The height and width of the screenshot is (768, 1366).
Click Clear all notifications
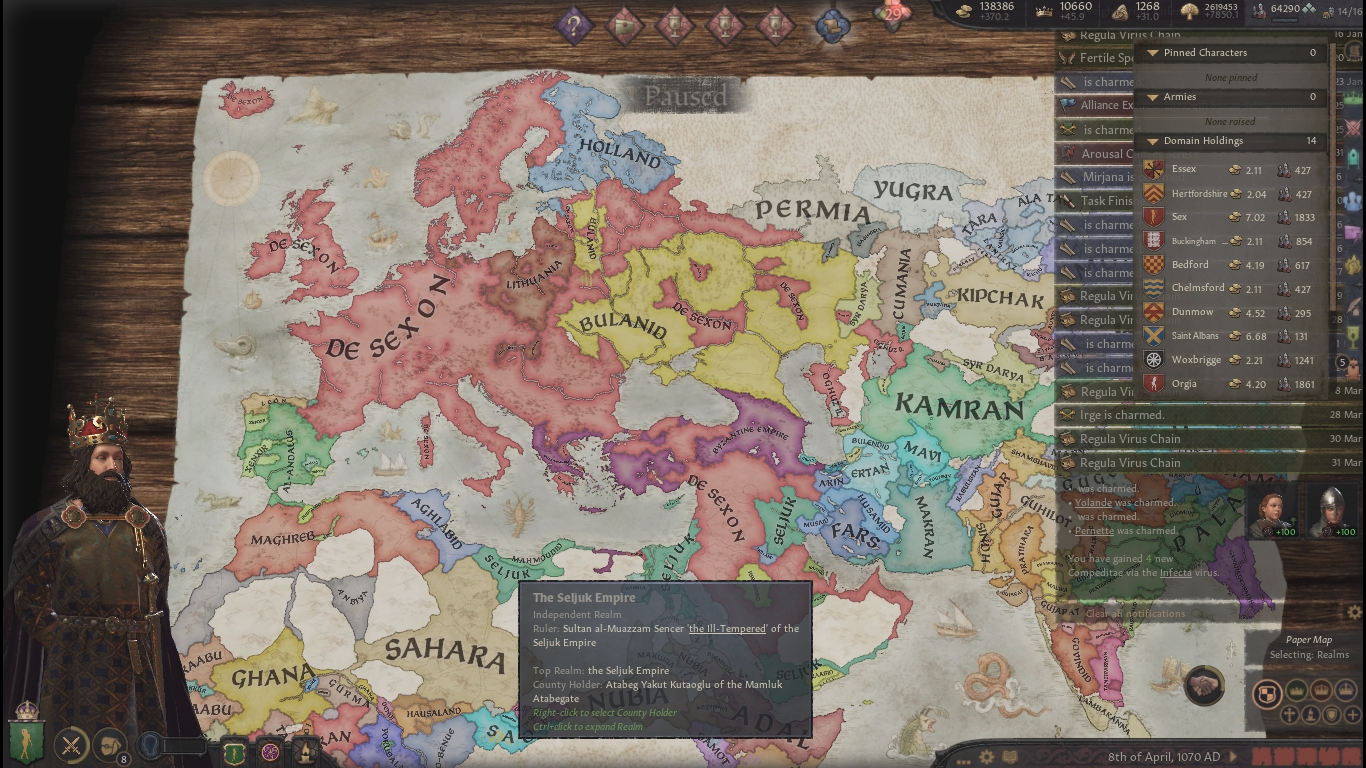1134,613
